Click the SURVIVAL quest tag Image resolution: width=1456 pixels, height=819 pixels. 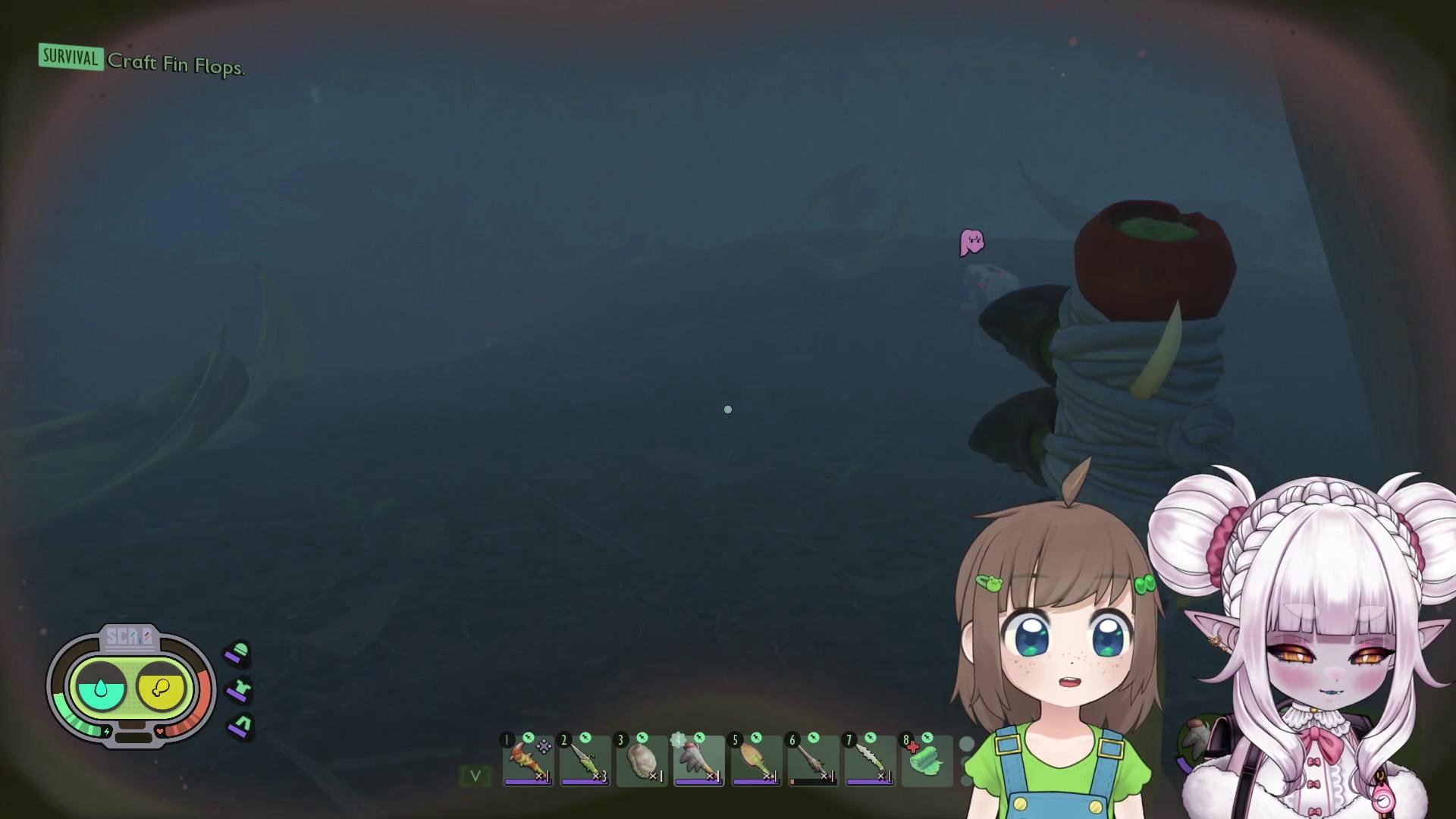tap(70, 58)
